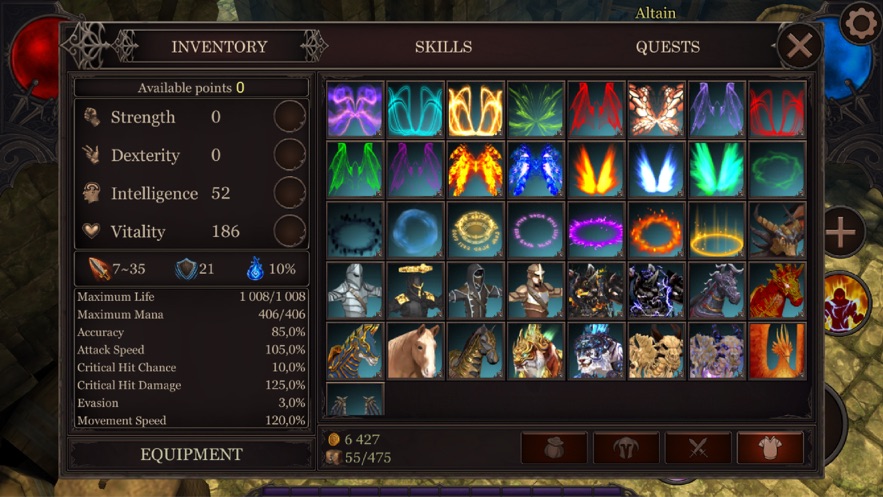Viewport: 883px width, 497px height.
Task: Add a point to Strength
Action: tap(290, 117)
